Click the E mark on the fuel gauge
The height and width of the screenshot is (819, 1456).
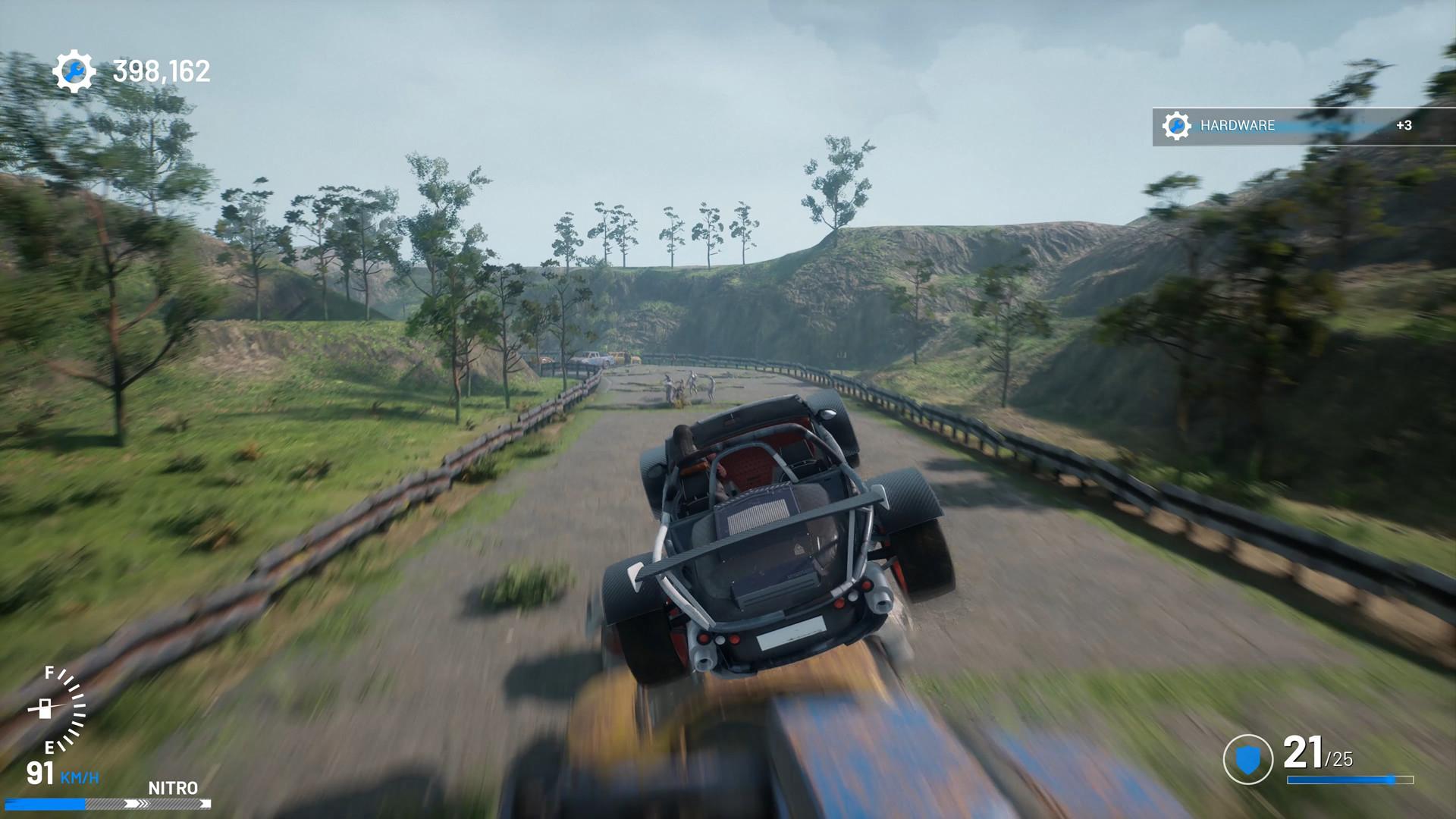(x=50, y=747)
